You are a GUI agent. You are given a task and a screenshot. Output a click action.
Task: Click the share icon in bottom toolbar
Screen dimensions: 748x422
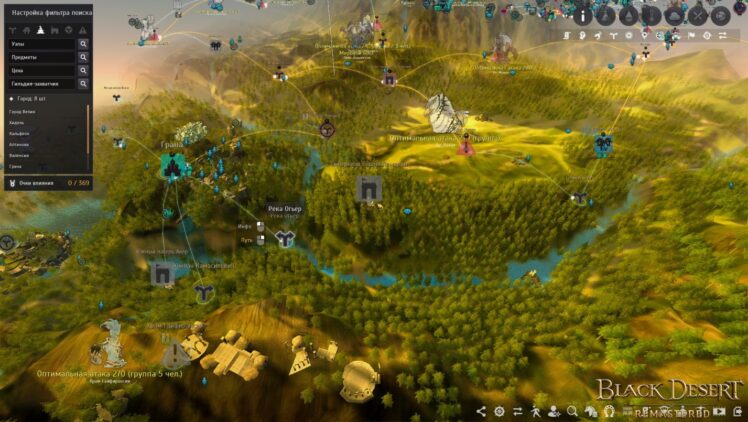481,411
